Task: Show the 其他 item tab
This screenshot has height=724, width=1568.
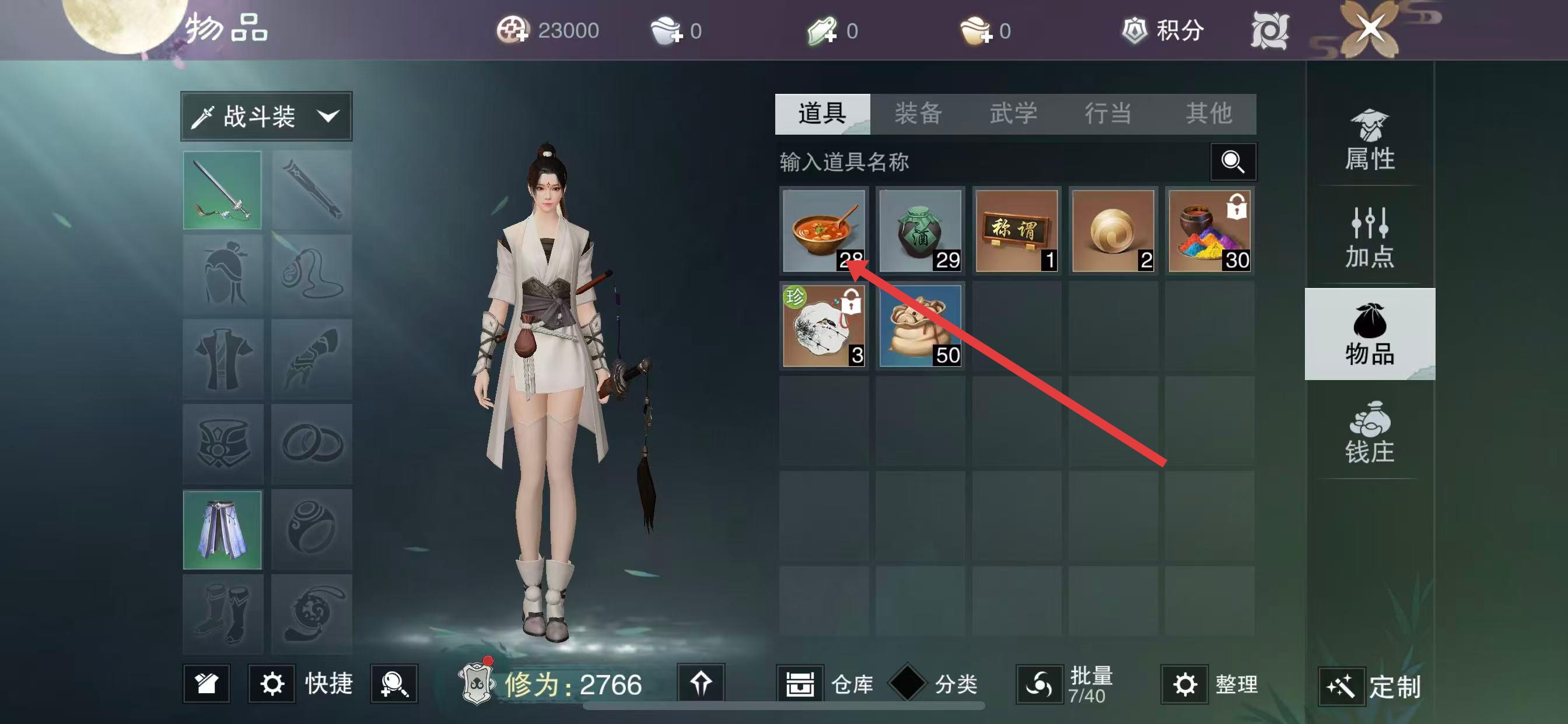Action: pos(1209,114)
